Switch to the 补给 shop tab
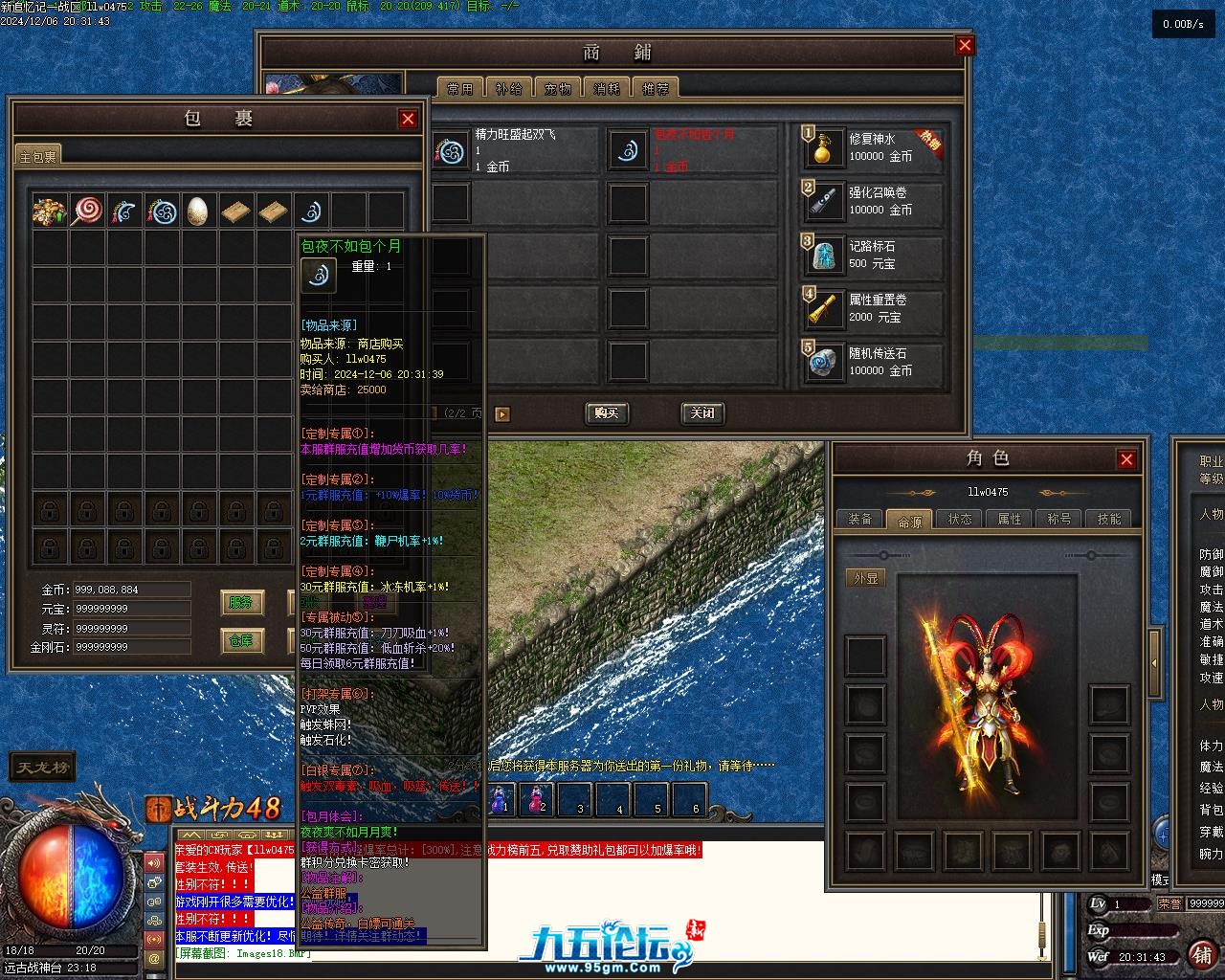The width and height of the screenshot is (1225, 980). coord(509,88)
